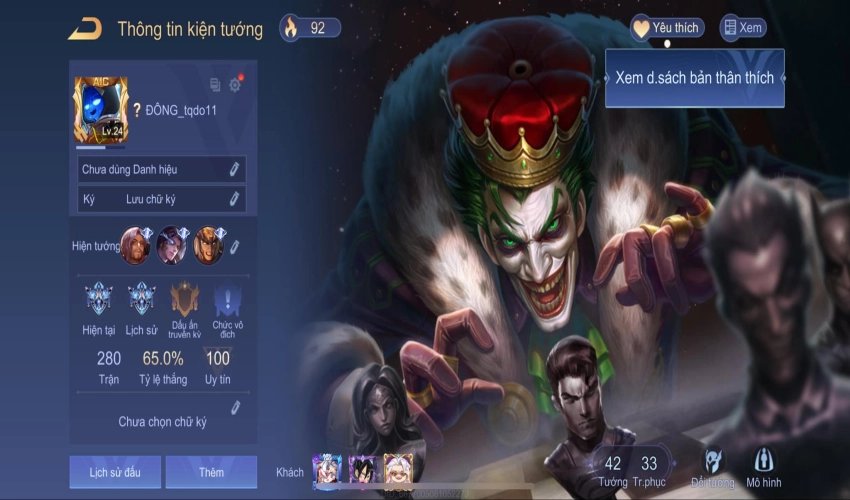The width and height of the screenshot is (850, 500).
Task: Edit the displayed Hiện tướng heroes
Action: click(x=235, y=245)
